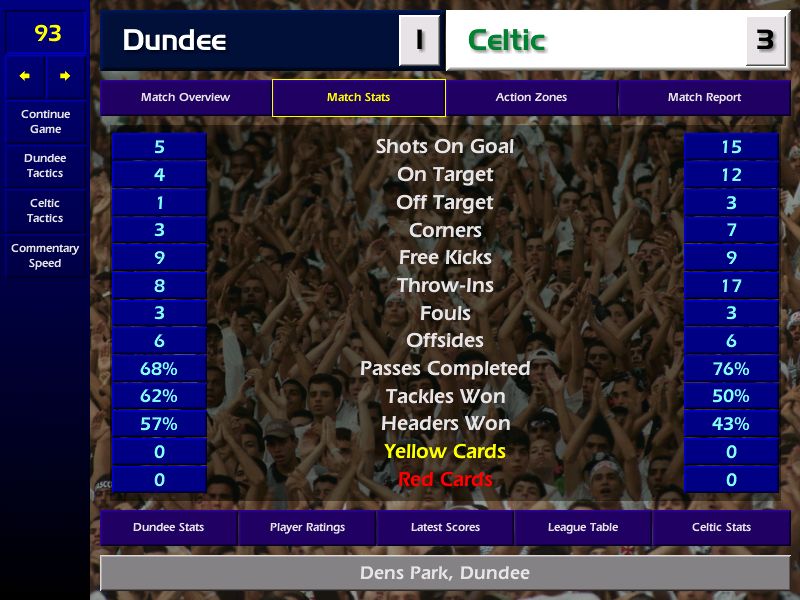Click the Dens Park, Dundee venue bar
The image size is (800, 600).
(445, 573)
